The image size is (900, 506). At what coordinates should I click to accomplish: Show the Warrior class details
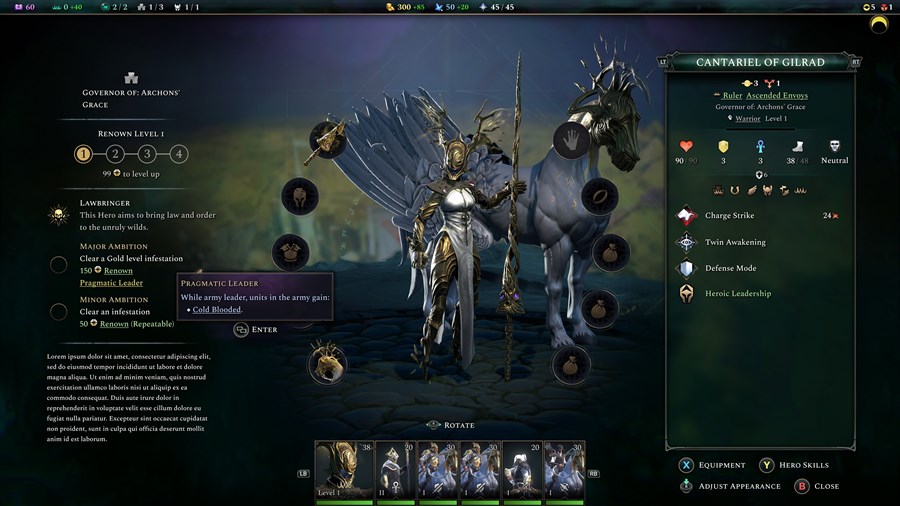[748, 119]
